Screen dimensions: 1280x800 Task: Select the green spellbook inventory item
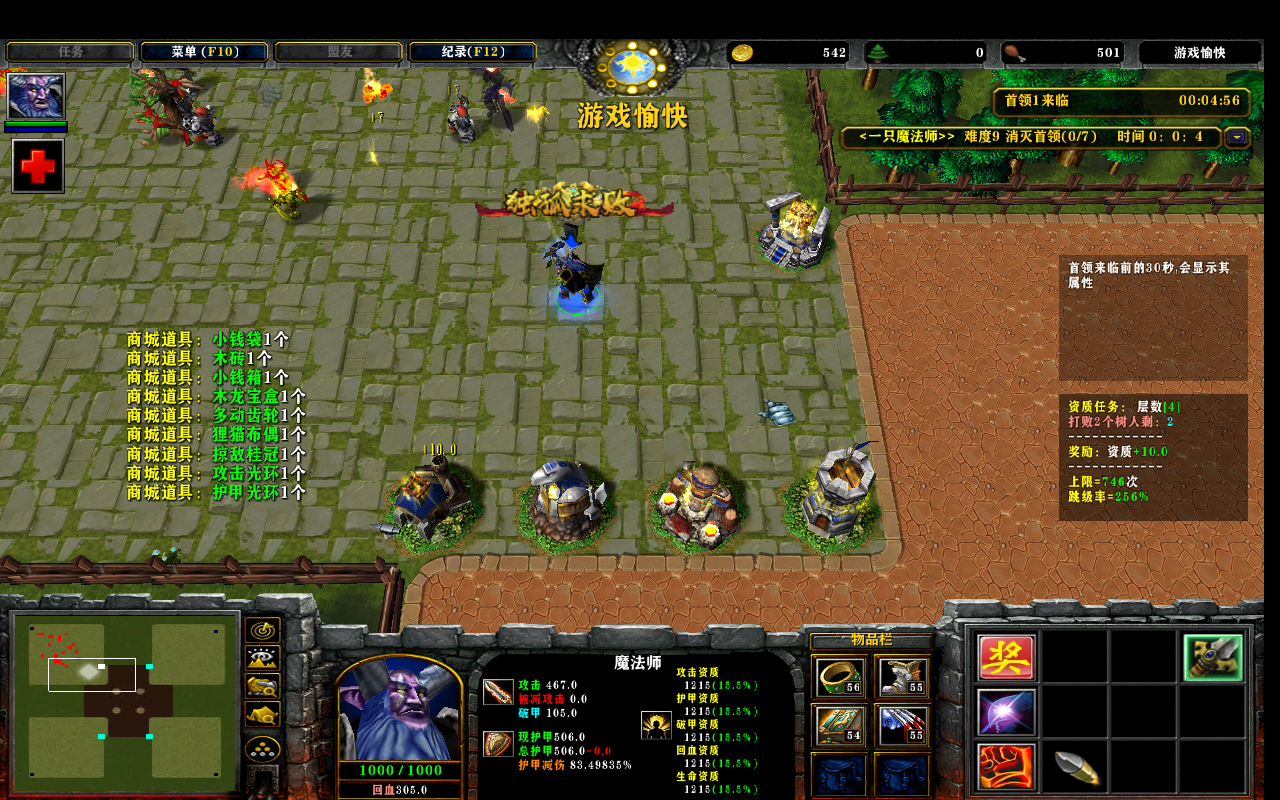(x=839, y=725)
